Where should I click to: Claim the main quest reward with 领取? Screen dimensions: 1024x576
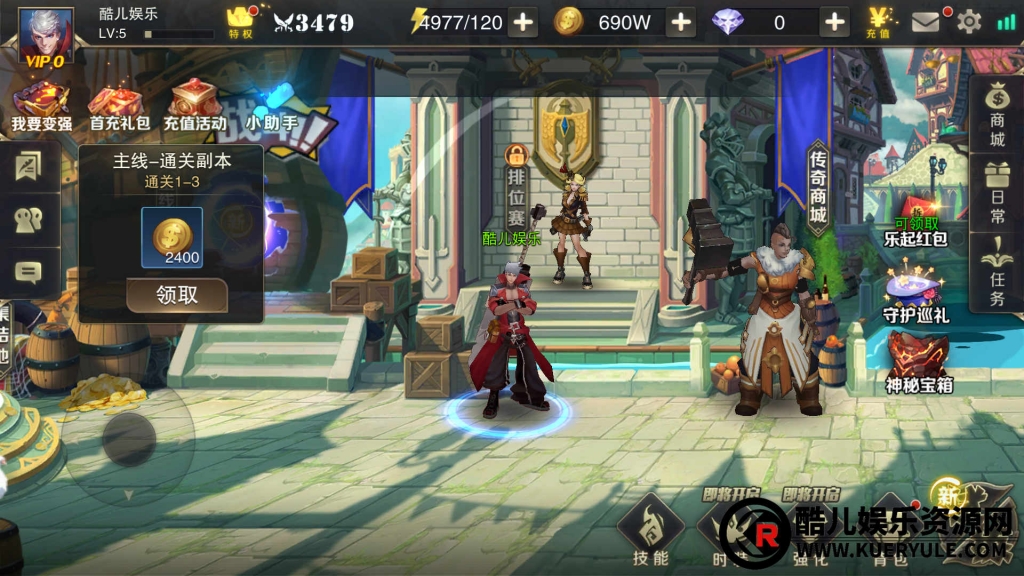[x=177, y=295]
